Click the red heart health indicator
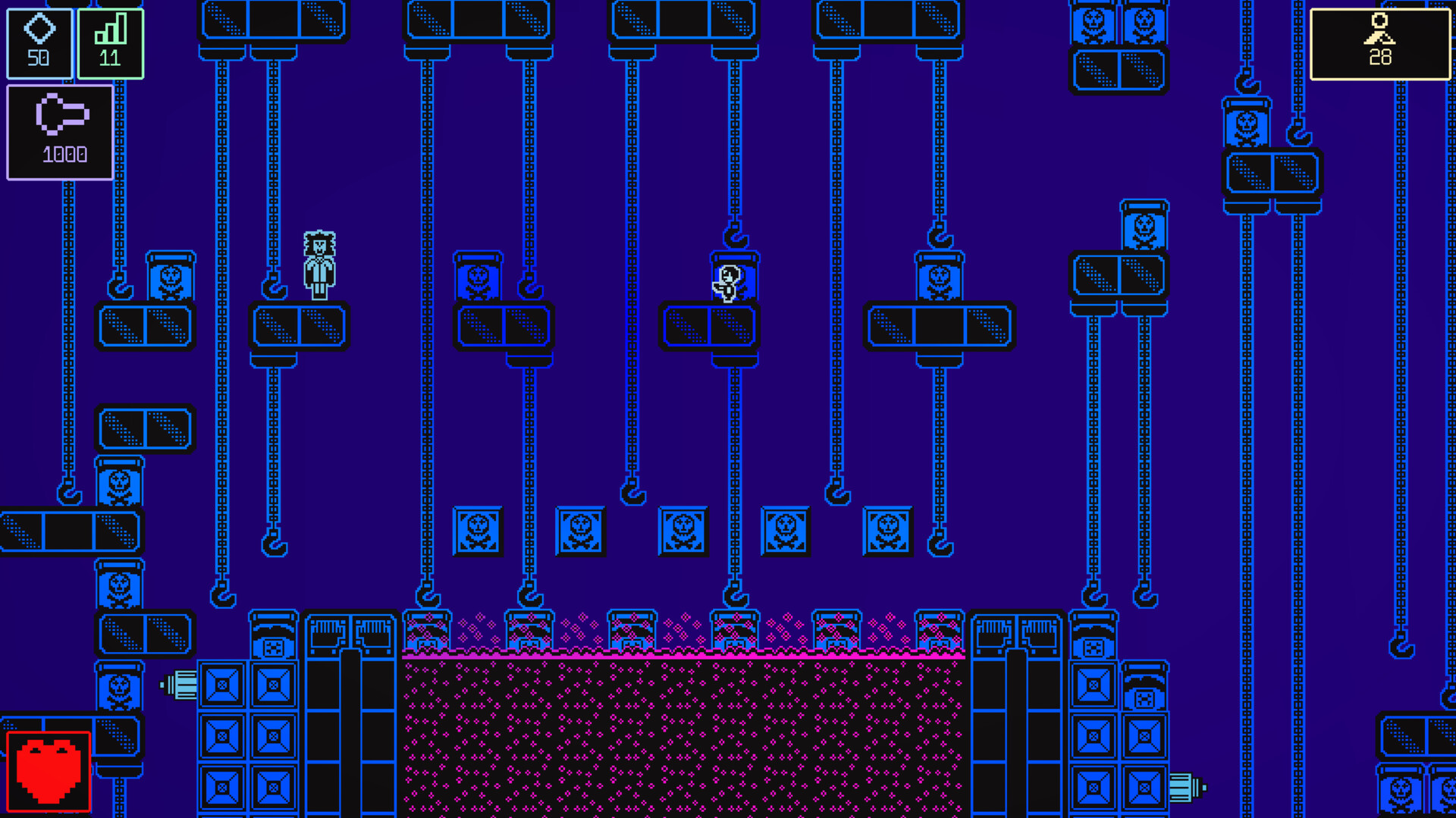This screenshot has height=818, width=1456. [x=47, y=769]
